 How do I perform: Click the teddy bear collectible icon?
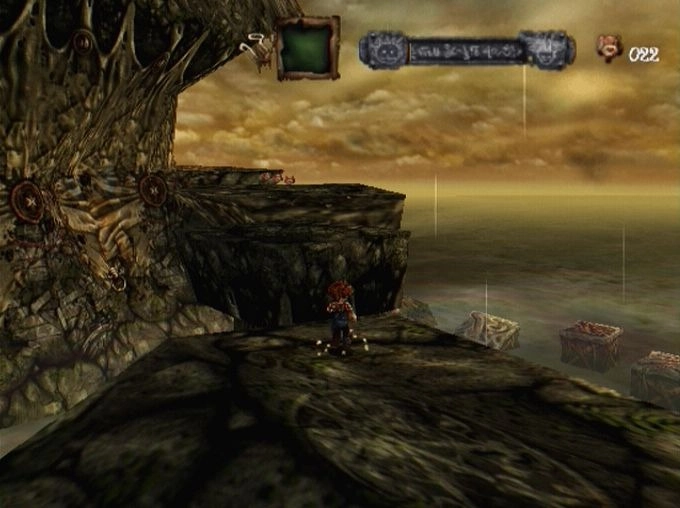pos(609,47)
